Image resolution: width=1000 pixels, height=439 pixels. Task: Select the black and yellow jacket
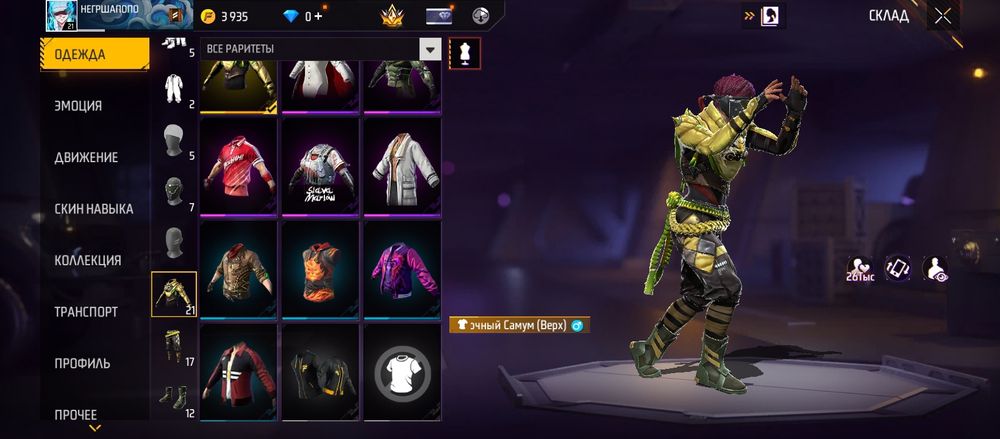(x=320, y=372)
